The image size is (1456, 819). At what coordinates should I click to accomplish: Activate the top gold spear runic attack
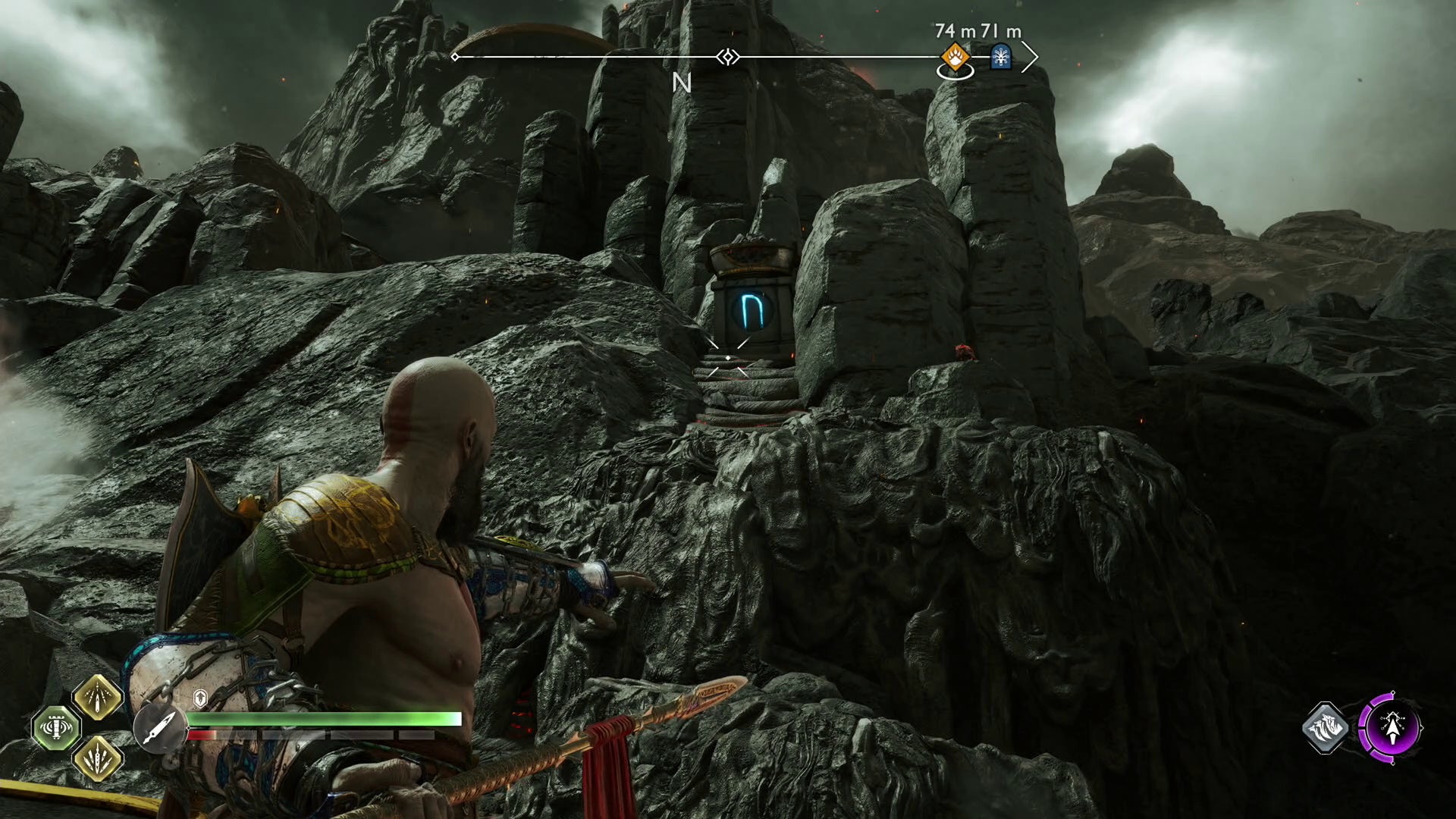(x=98, y=697)
